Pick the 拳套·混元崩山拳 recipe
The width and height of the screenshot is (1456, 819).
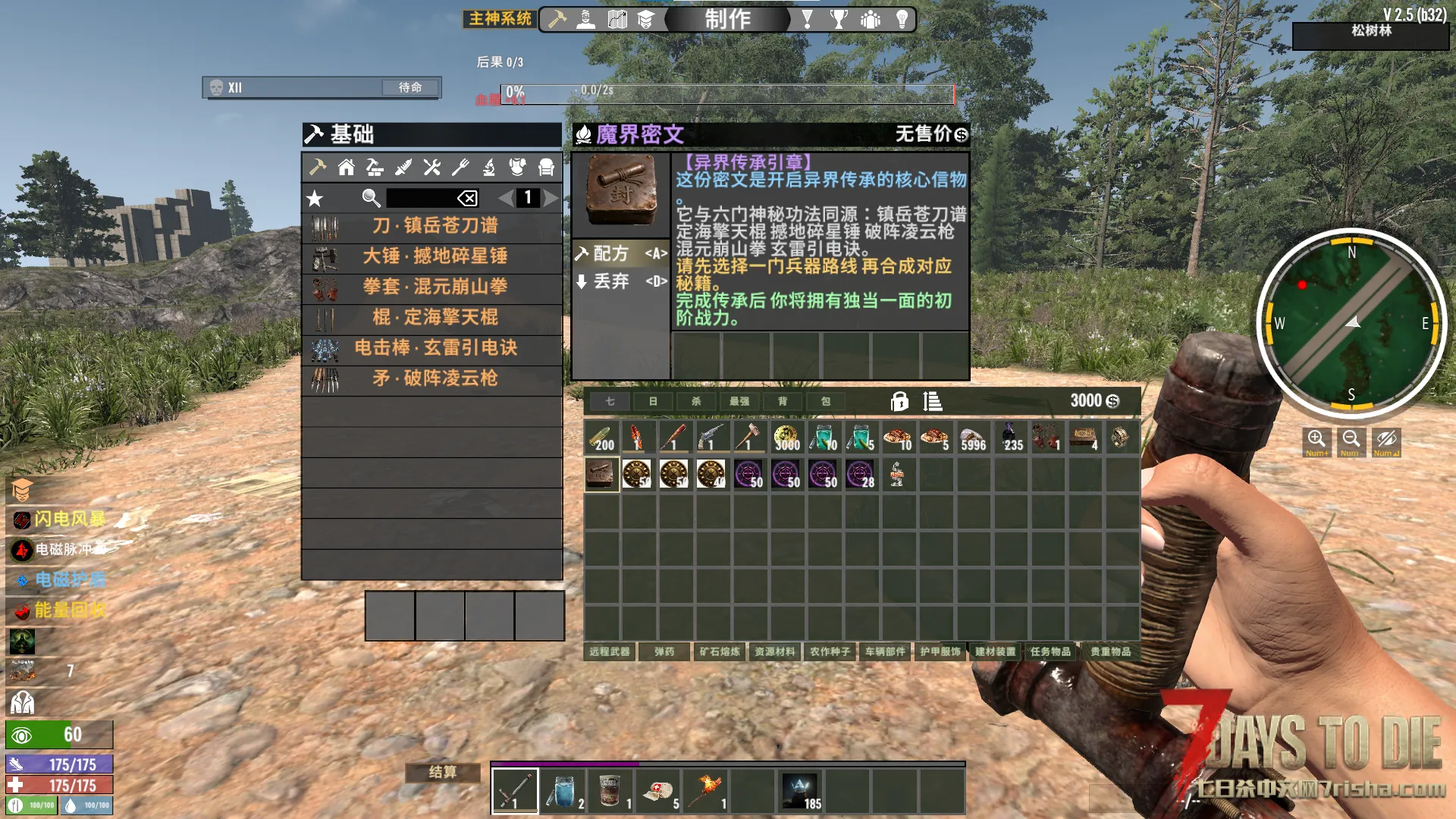coord(433,287)
